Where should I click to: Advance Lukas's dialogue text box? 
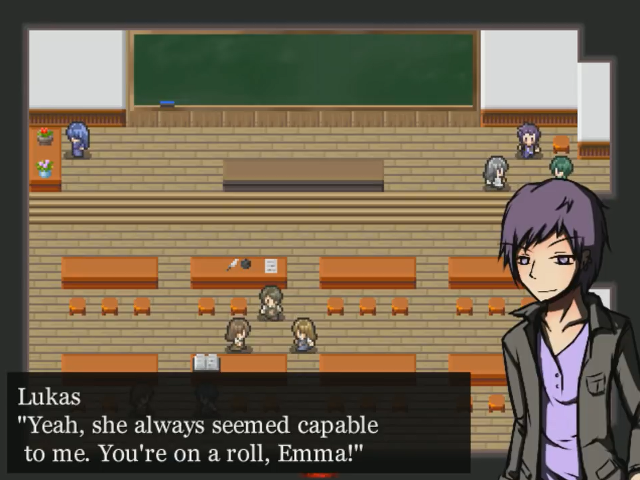point(238,423)
